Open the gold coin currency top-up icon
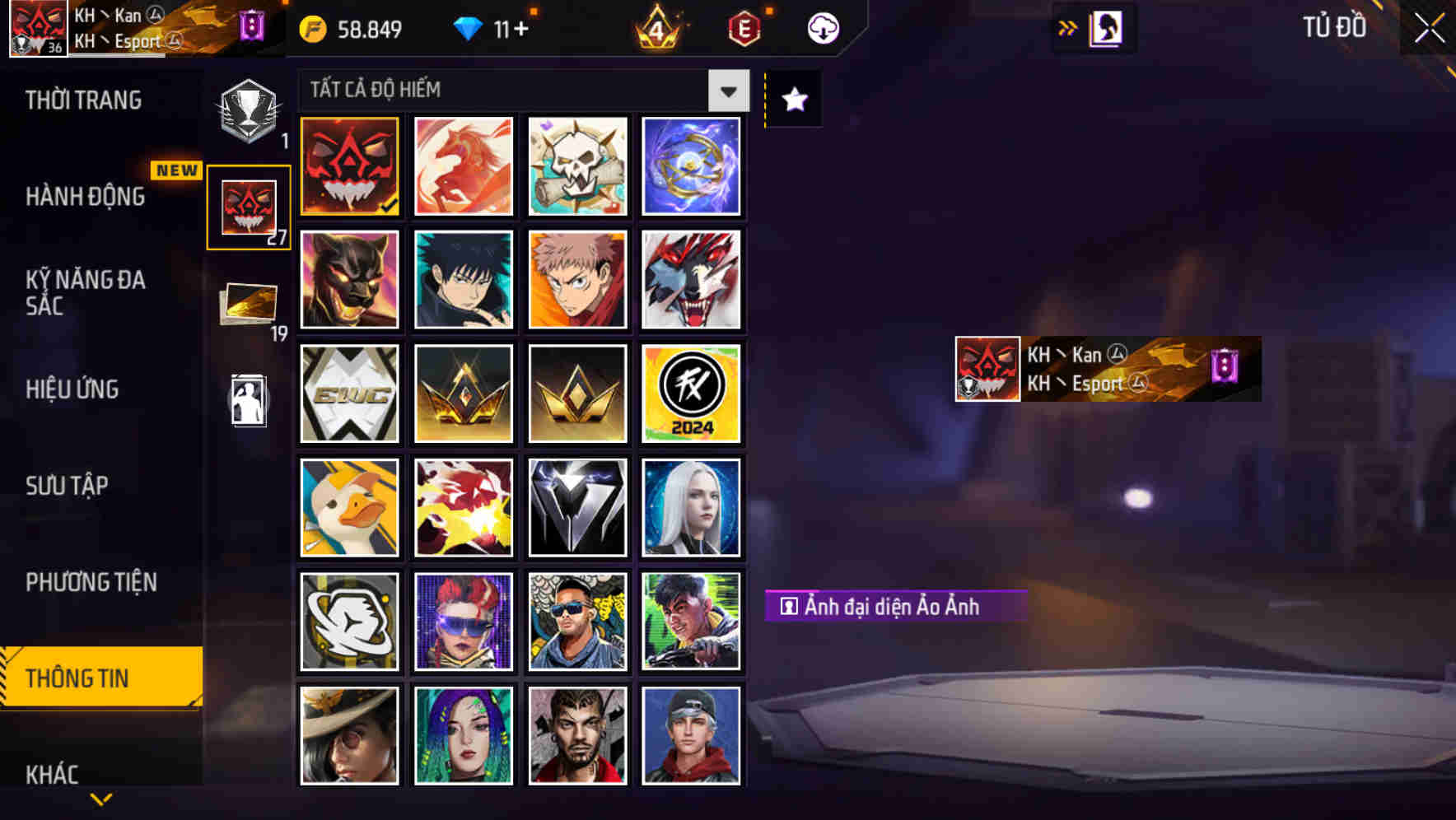 (313, 28)
